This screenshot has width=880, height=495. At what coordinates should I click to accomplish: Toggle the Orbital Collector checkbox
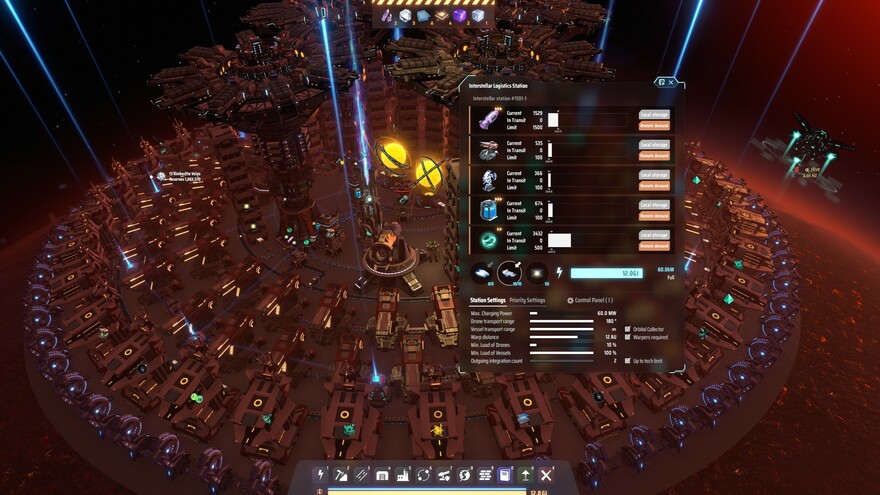coord(628,328)
